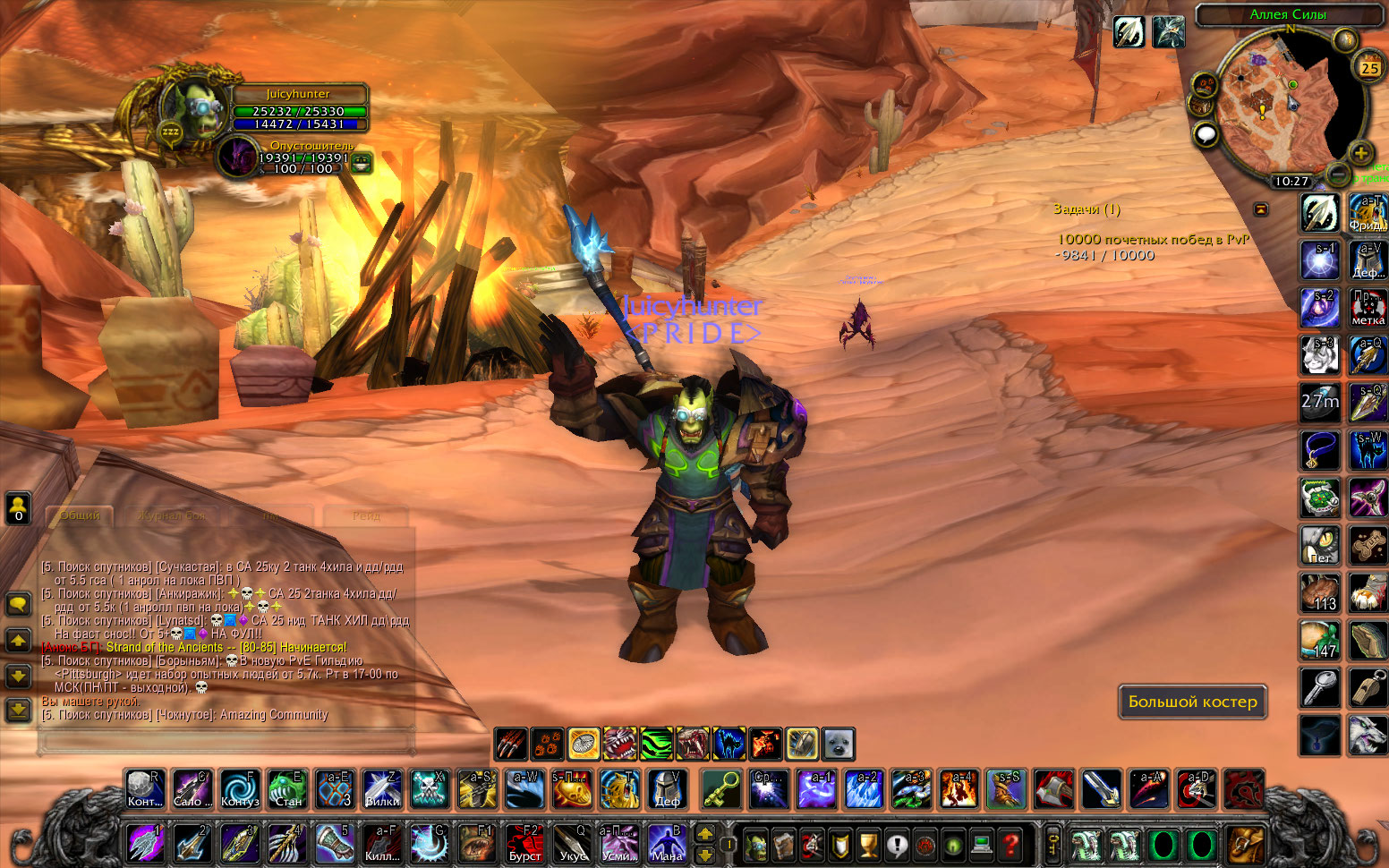This screenshot has height=868, width=1389.
Task: Activate the Конт... stone-fist ability
Action: click(x=144, y=789)
